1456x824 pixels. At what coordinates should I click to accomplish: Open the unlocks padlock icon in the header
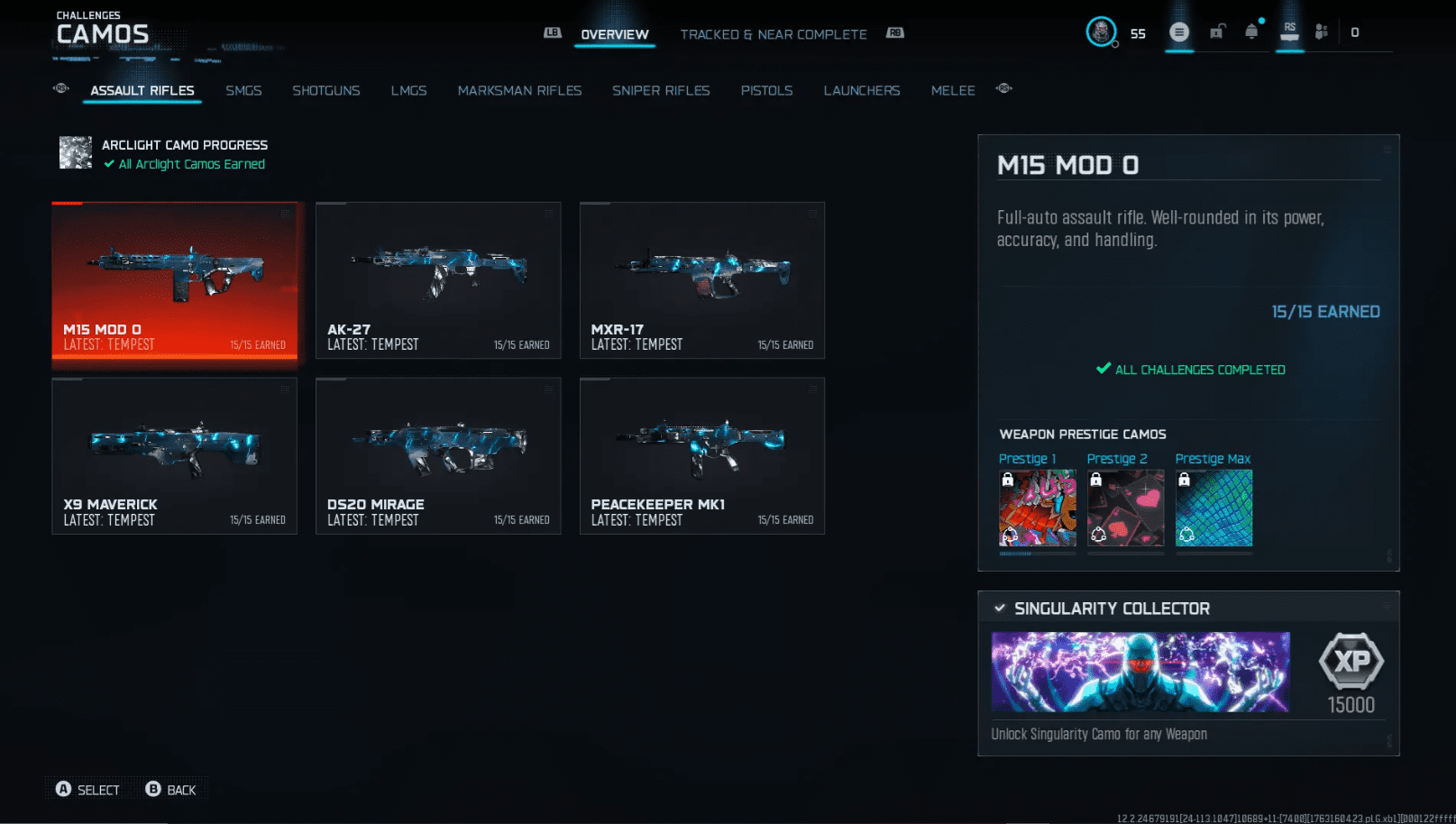pyautogui.click(x=1216, y=31)
